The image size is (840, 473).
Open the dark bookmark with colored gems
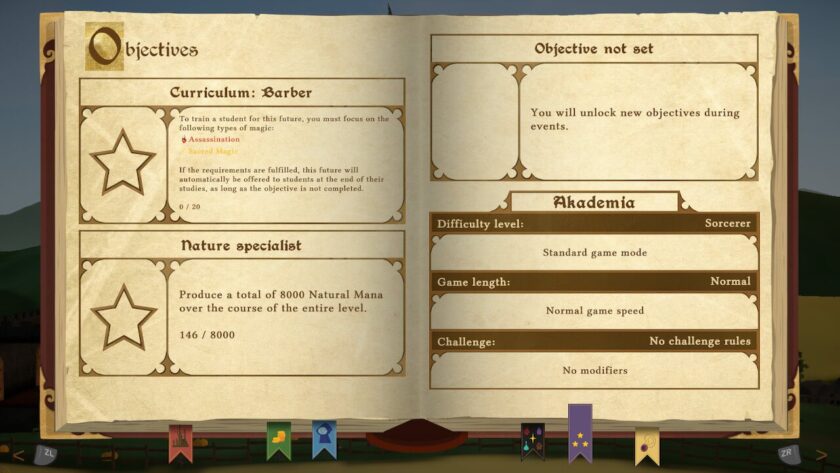click(x=532, y=440)
